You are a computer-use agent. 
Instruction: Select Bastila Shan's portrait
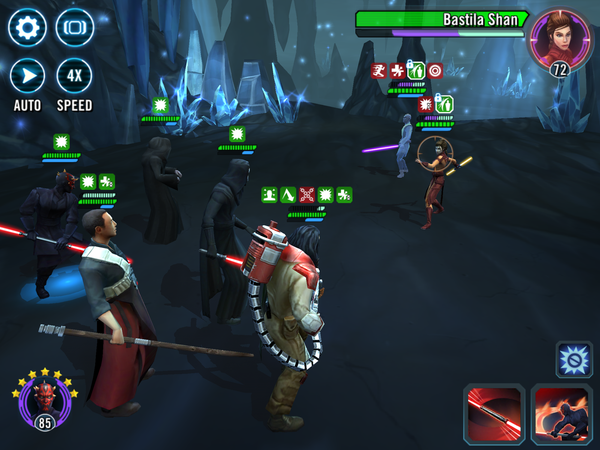tap(560, 38)
